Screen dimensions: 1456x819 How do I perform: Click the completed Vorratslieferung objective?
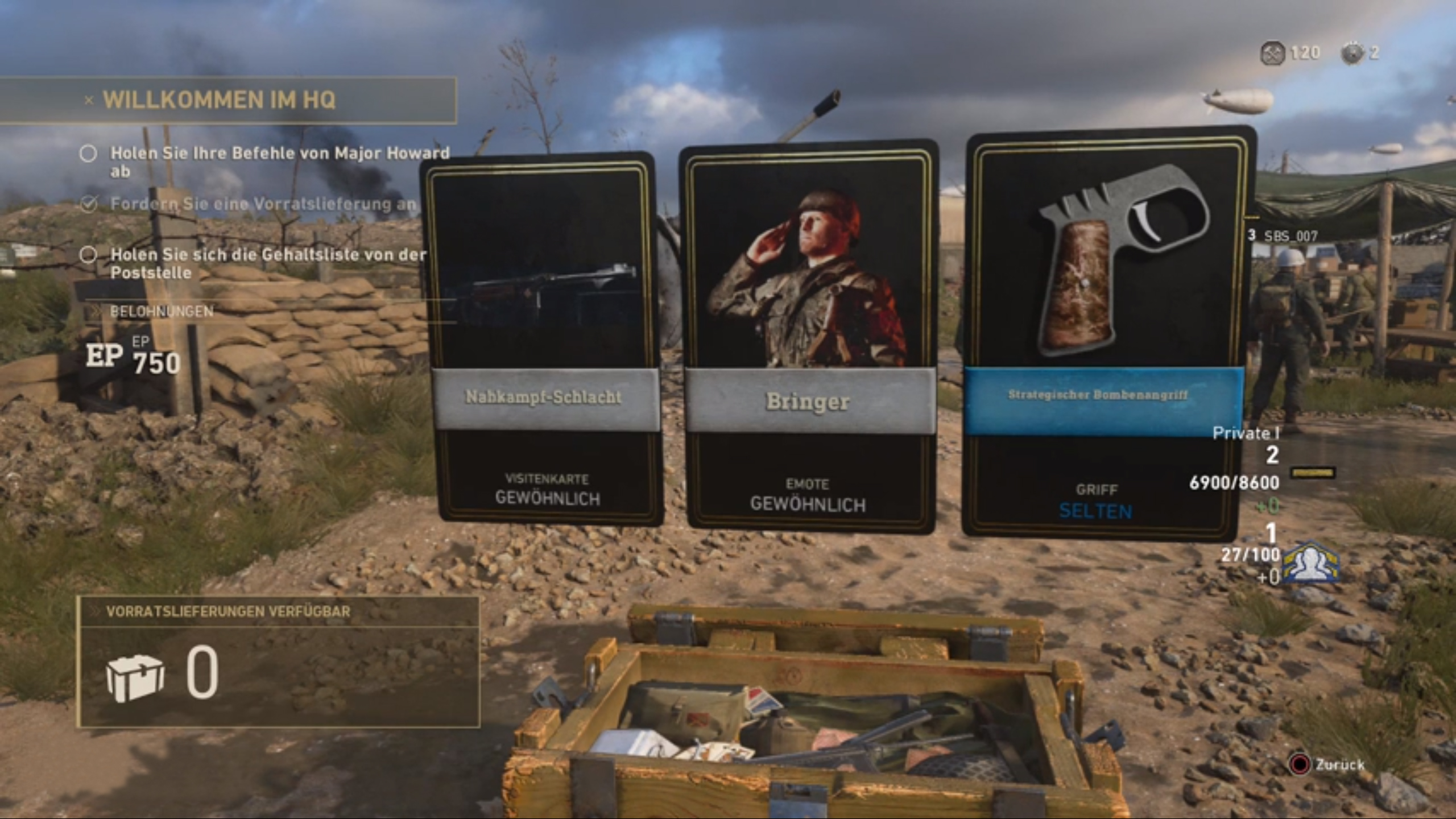(262, 204)
